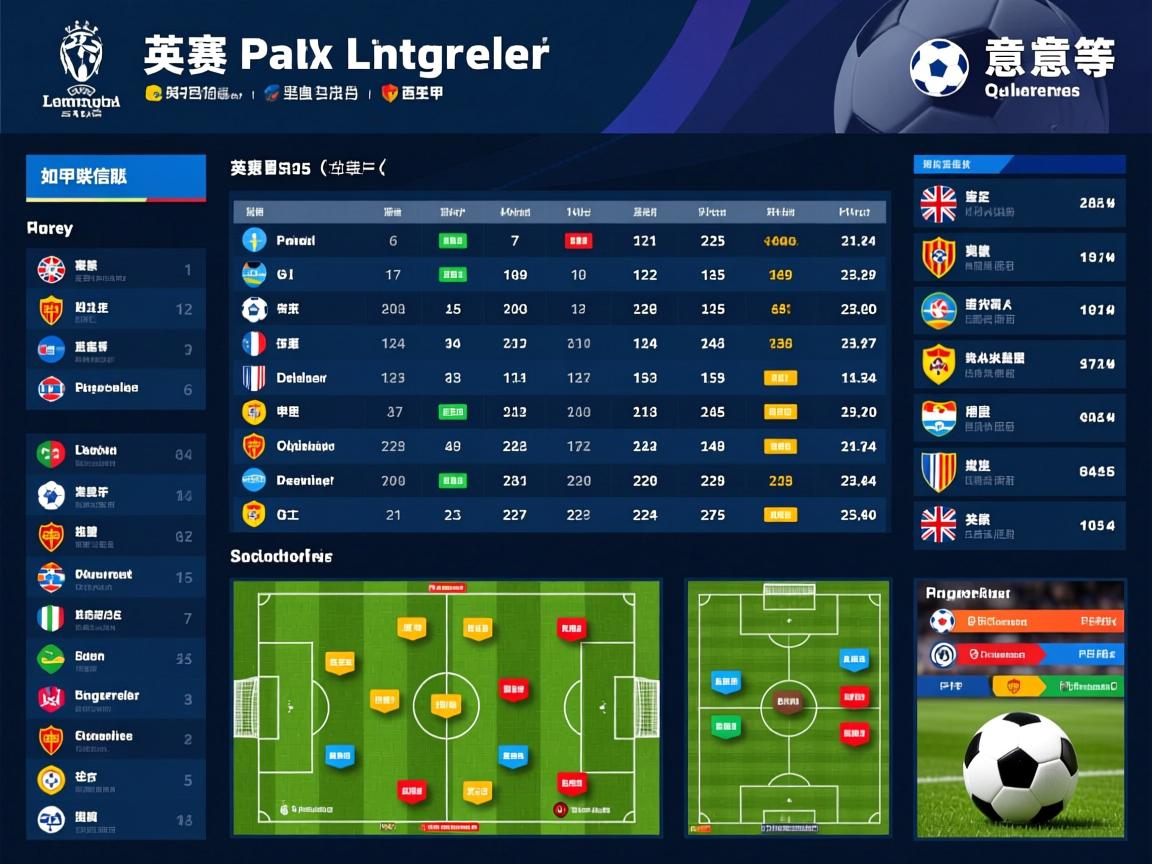Viewport: 1152px width, 864px height.
Task: Click the Paraid row in standings table
Action: point(560,241)
